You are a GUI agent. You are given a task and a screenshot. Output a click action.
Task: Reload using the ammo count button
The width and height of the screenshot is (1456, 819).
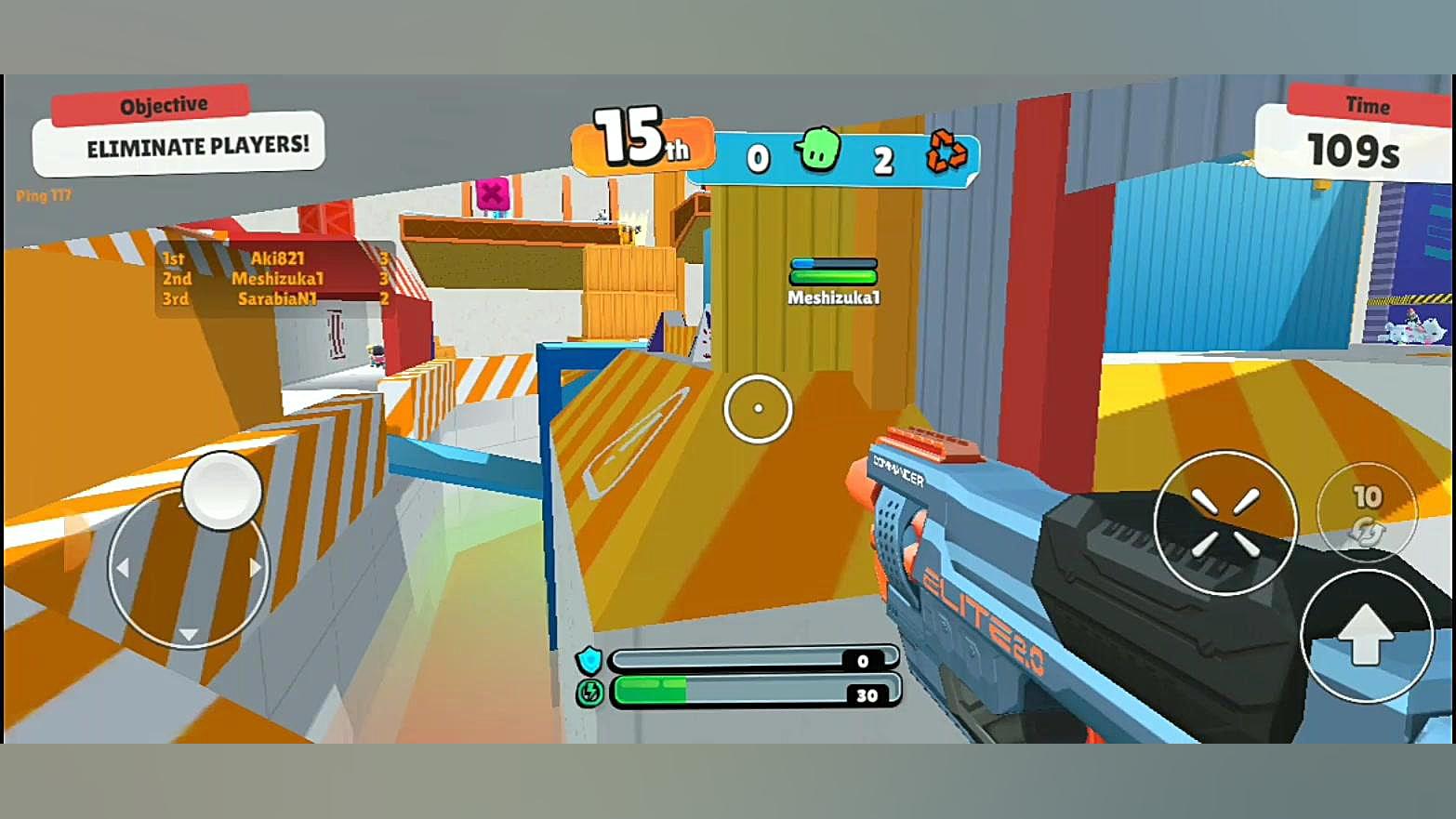point(1367,511)
